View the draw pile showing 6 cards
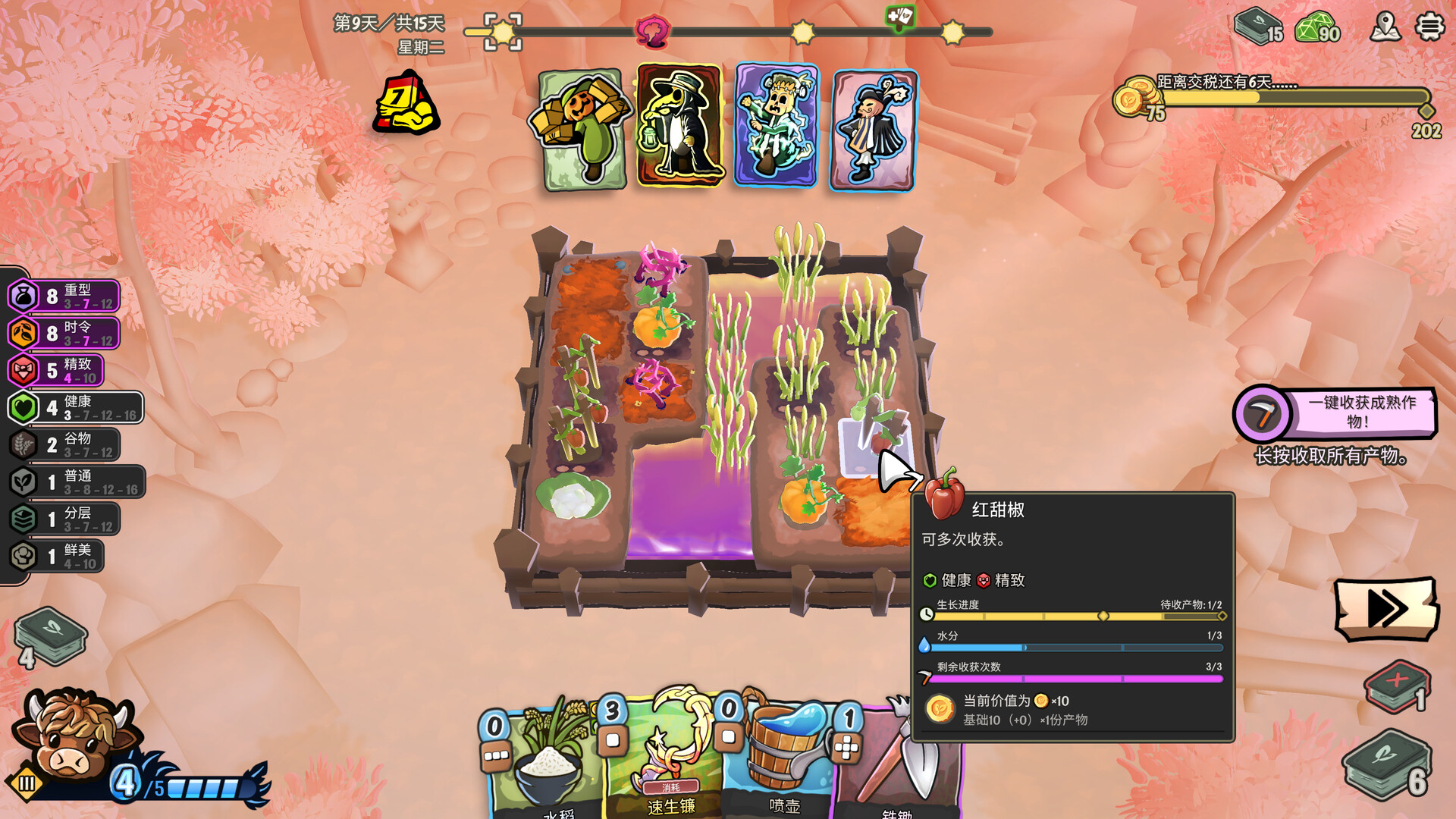This screenshot has height=819, width=1456. pos(1388,766)
